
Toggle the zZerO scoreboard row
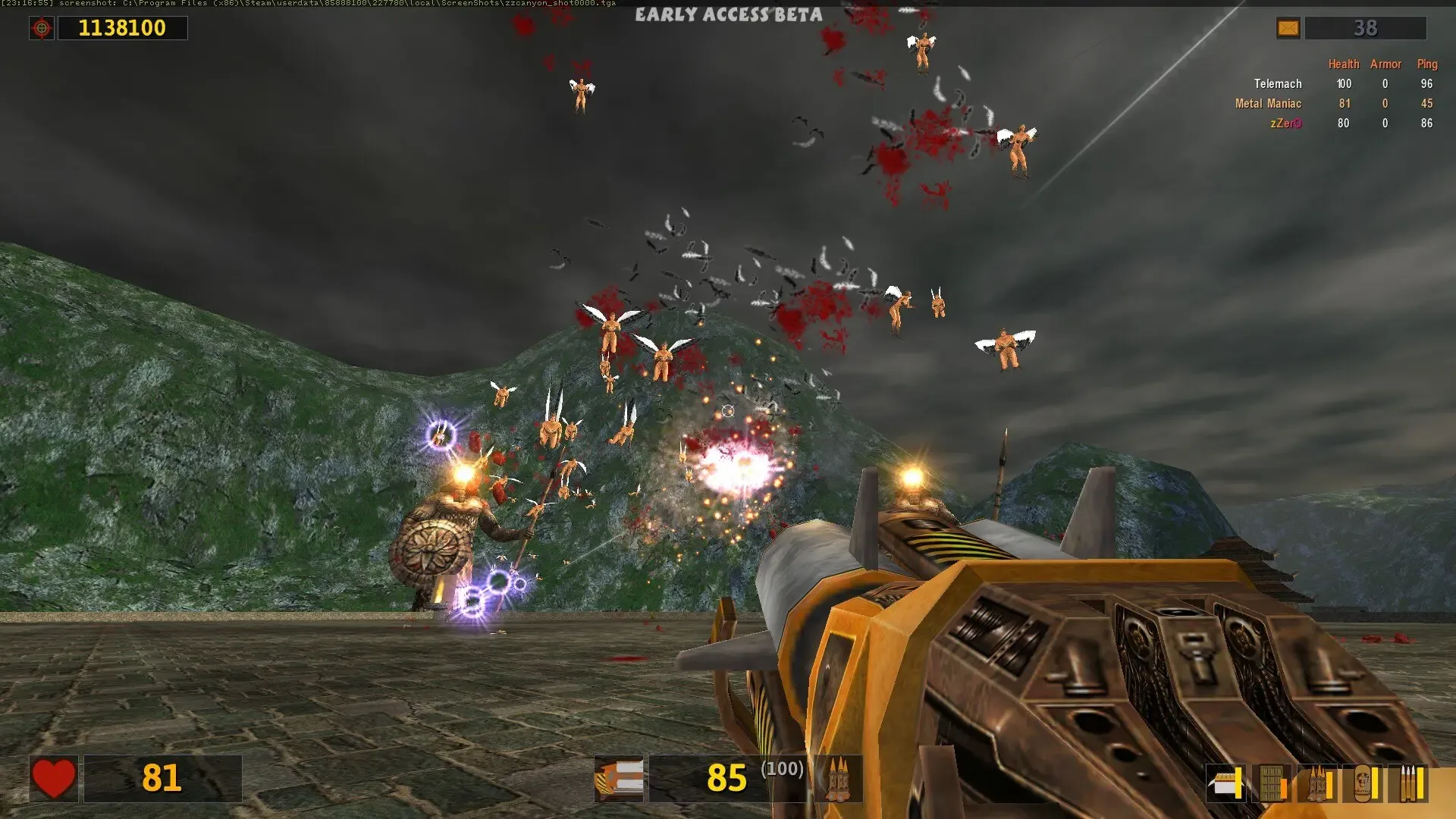[x=1287, y=124]
